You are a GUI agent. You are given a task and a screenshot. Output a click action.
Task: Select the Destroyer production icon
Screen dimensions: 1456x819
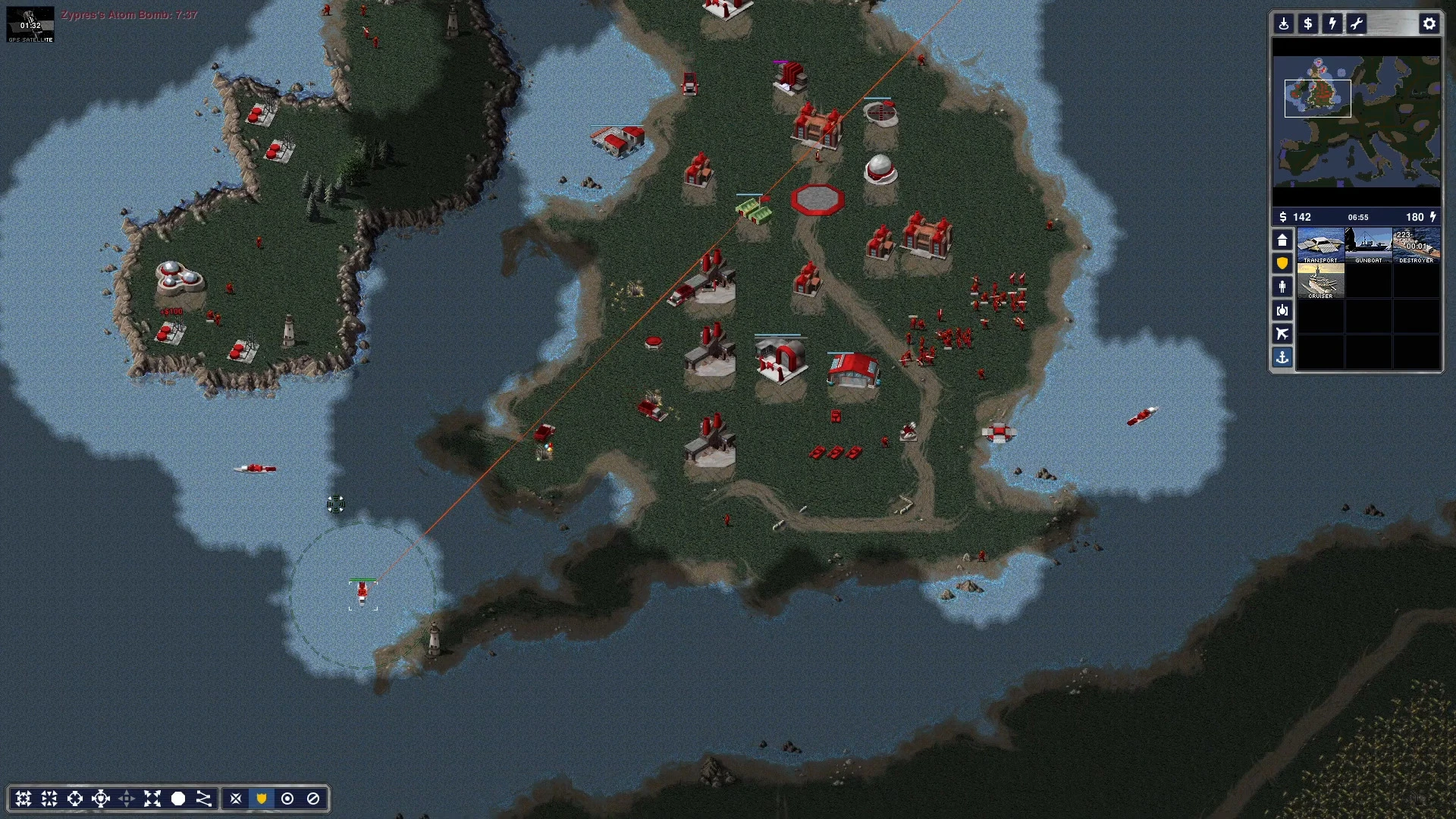[x=1416, y=245]
